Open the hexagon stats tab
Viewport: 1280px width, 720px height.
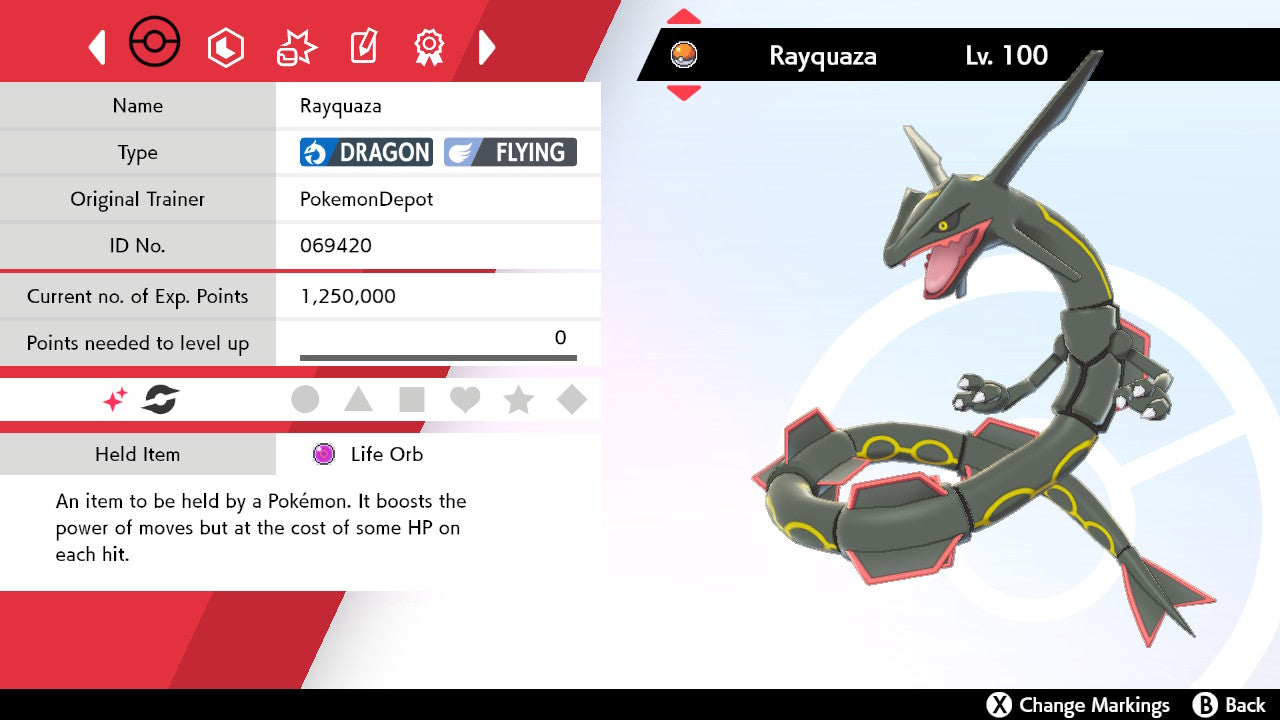pos(225,47)
